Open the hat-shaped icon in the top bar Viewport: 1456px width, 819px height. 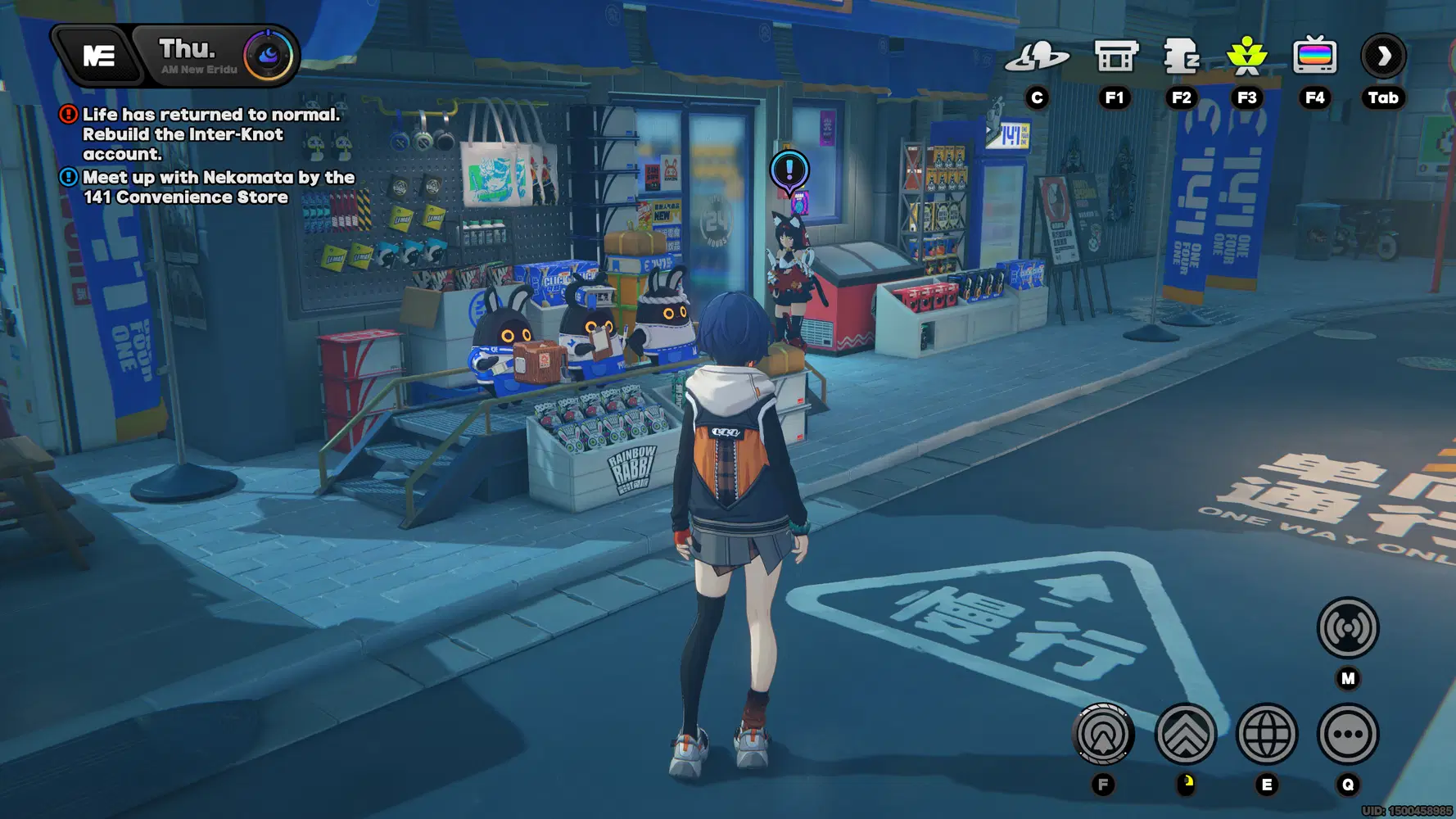[x=1037, y=57]
